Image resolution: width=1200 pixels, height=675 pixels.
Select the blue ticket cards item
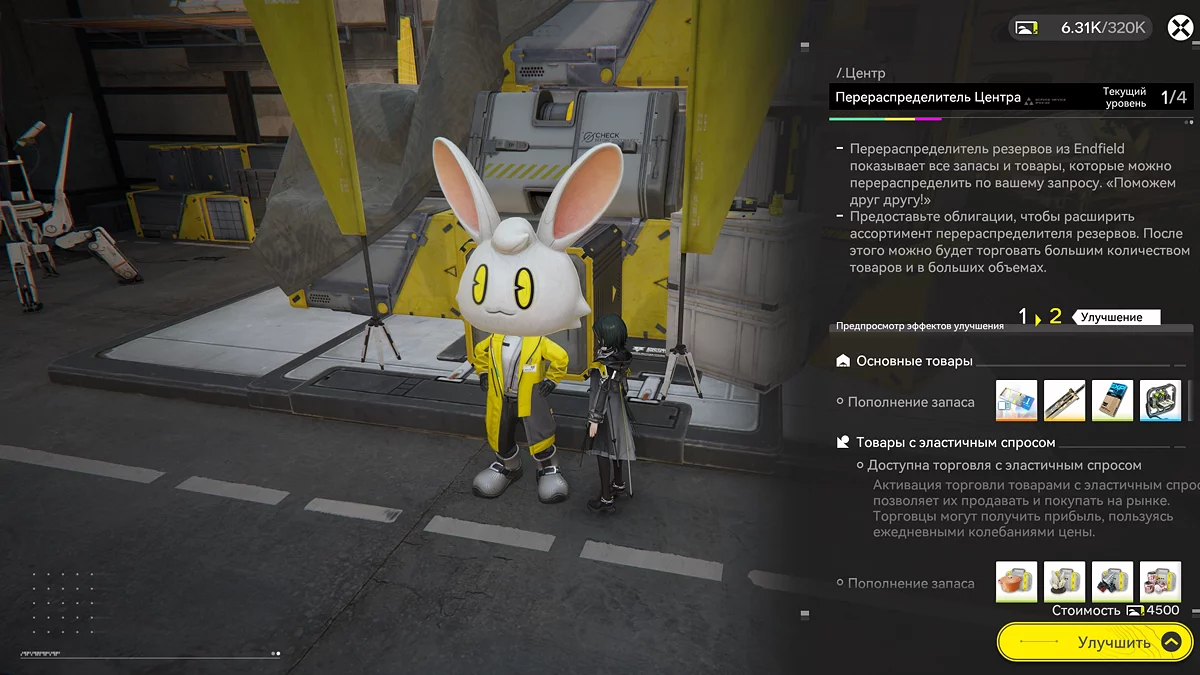pos(1016,400)
